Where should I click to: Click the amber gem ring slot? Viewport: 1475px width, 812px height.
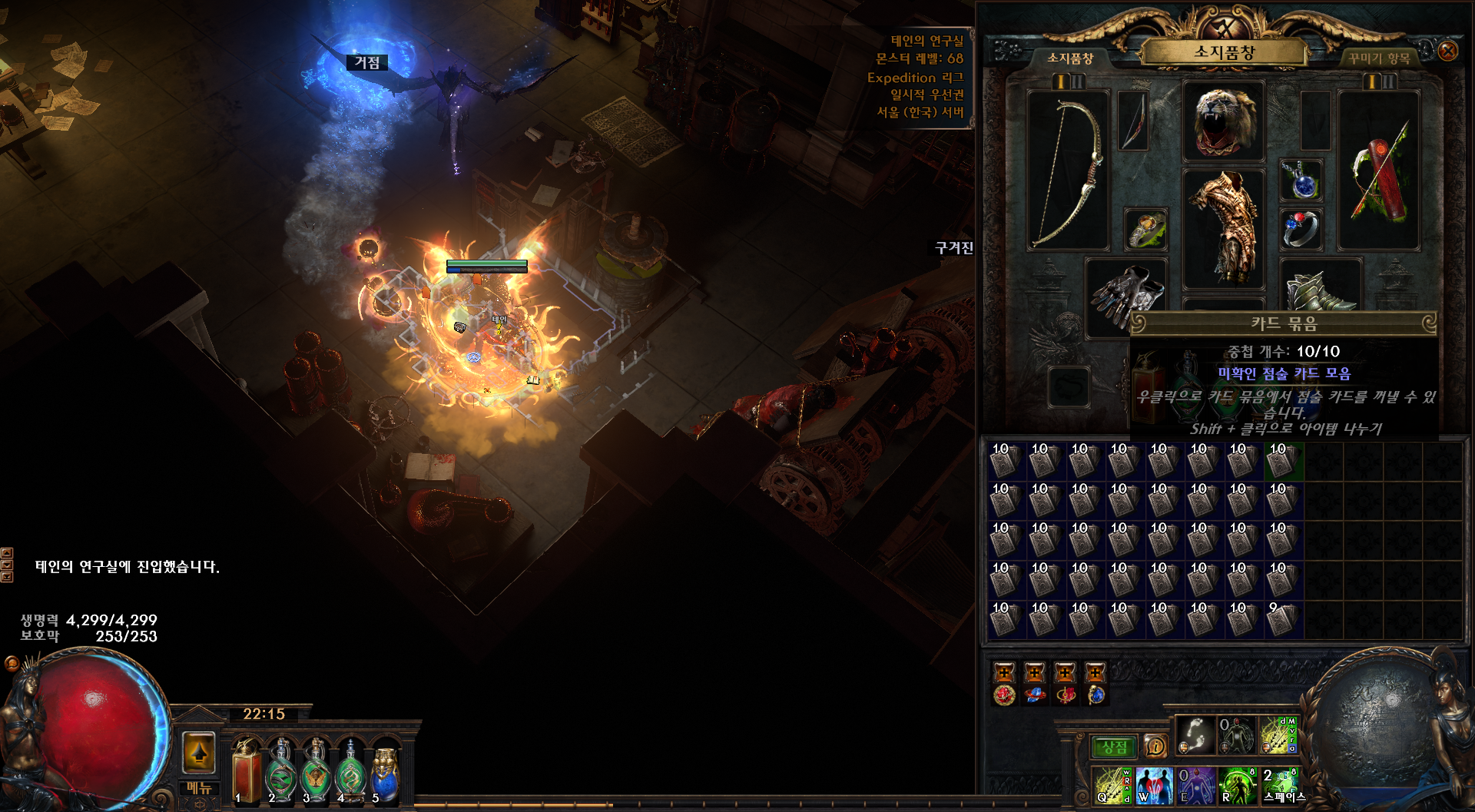pos(1145,229)
